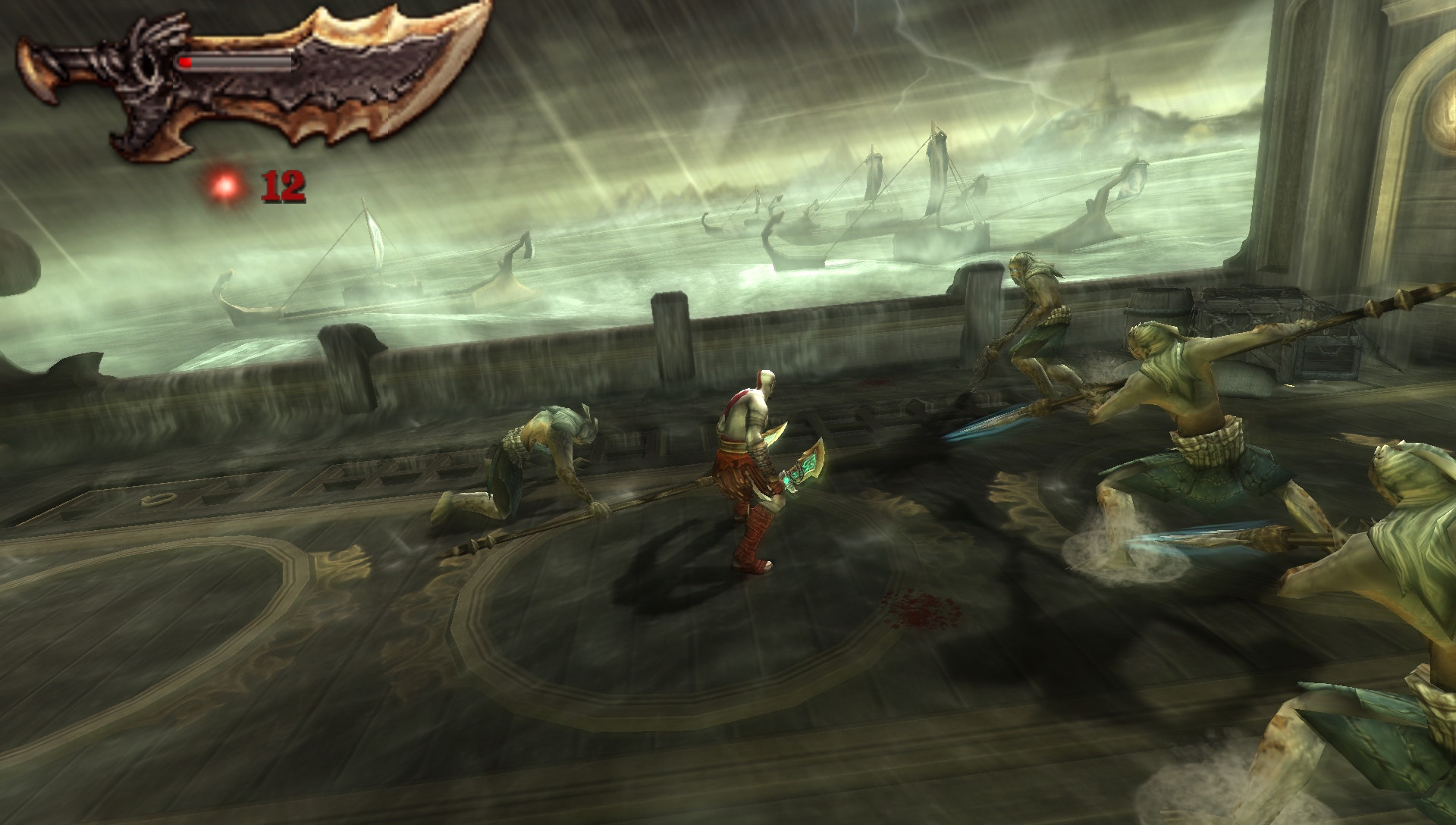
Task: Click the metal ring embedded in the deck
Action: [158, 499]
